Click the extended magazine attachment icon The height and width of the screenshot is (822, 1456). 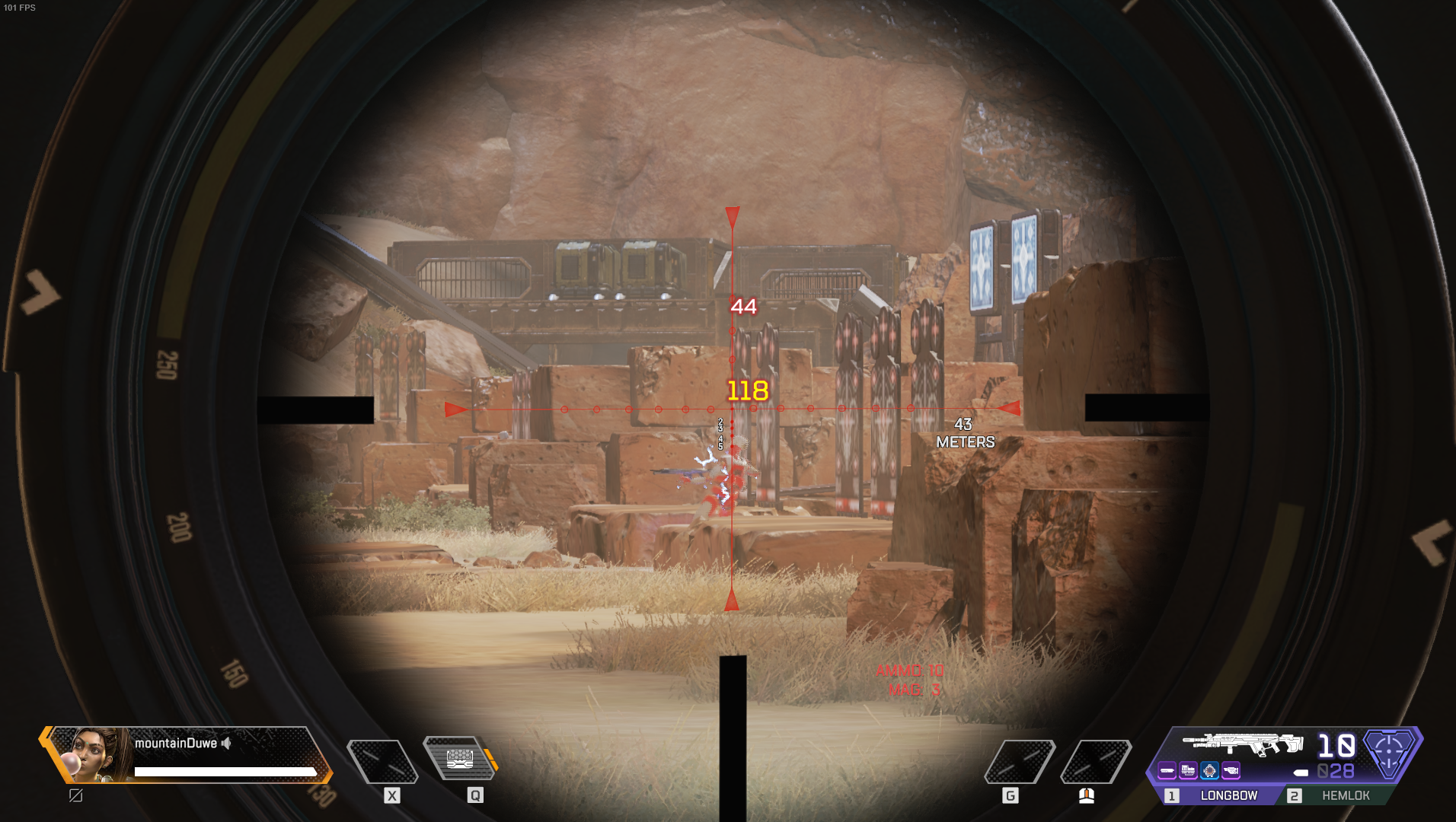(x=1188, y=771)
